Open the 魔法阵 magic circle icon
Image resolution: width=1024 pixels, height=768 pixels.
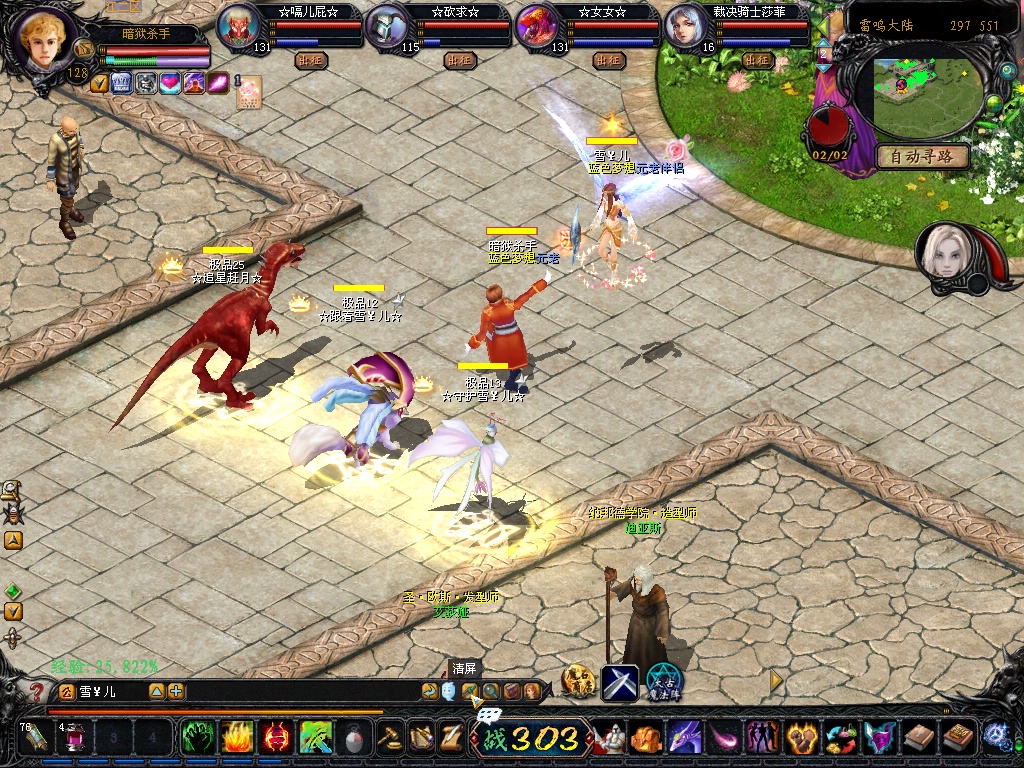[664, 682]
